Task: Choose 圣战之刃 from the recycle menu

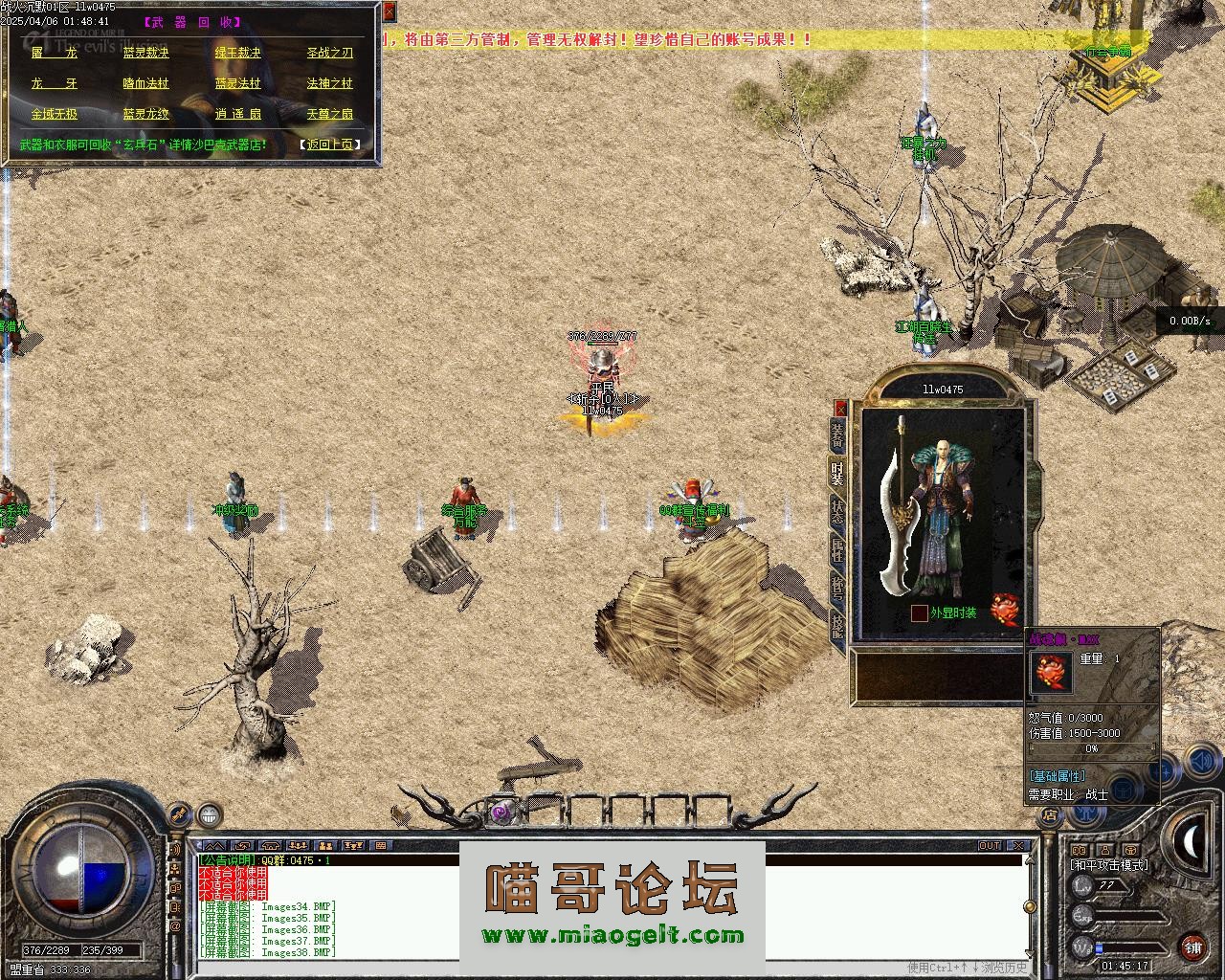Action: 329,54
